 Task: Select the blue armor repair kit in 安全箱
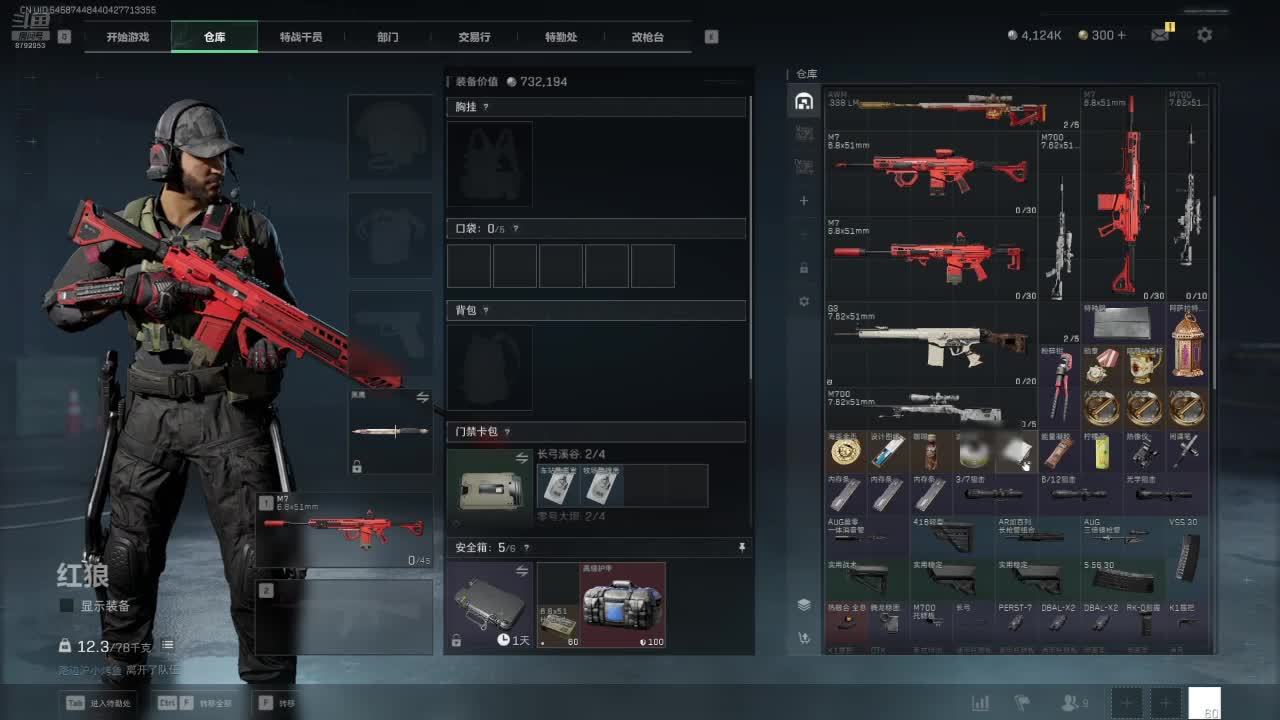622,605
